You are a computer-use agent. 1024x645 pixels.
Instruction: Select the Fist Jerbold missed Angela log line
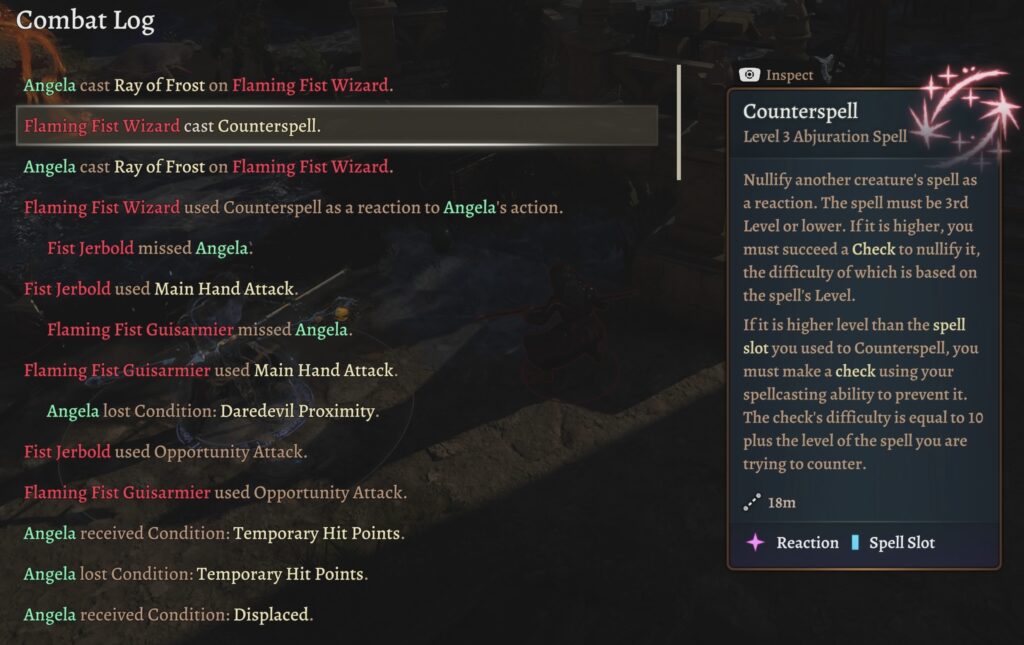tap(150, 248)
